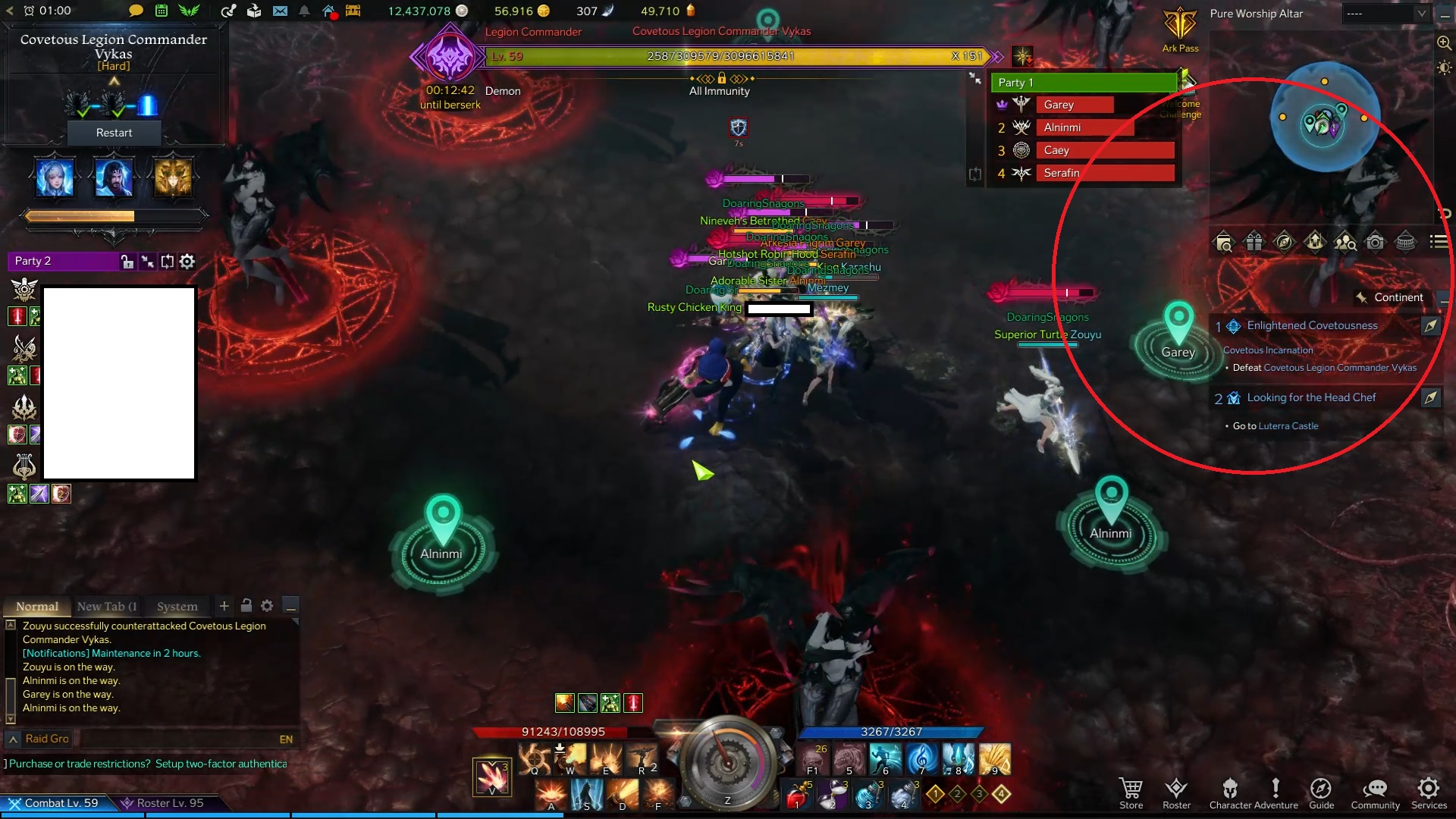Open the find party members search icon
This screenshot has height=819, width=1456.
[1345, 241]
